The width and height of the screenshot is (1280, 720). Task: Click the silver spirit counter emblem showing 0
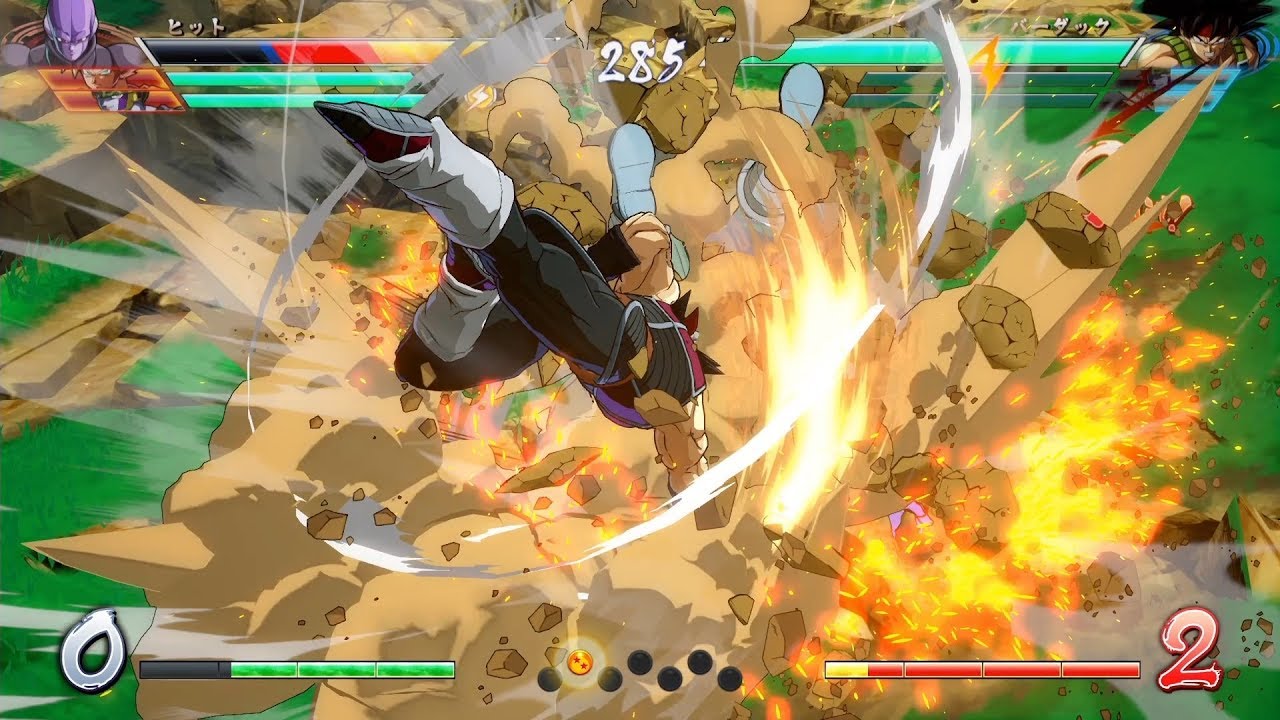(90, 648)
